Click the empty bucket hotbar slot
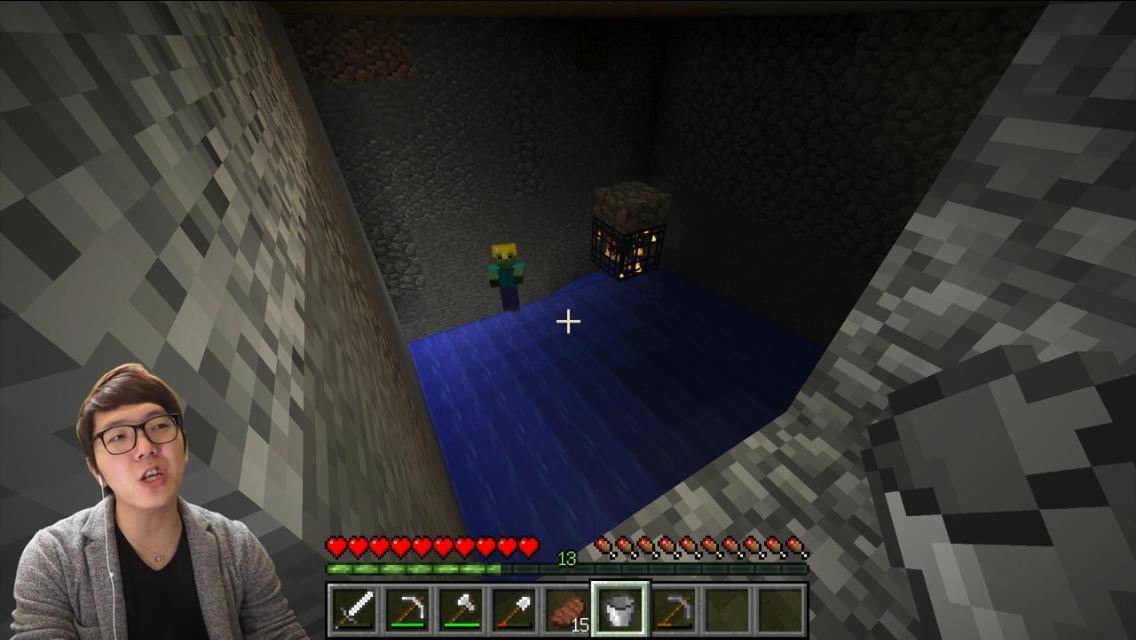Image resolution: width=1136 pixels, height=640 pixels. [620, 609]
